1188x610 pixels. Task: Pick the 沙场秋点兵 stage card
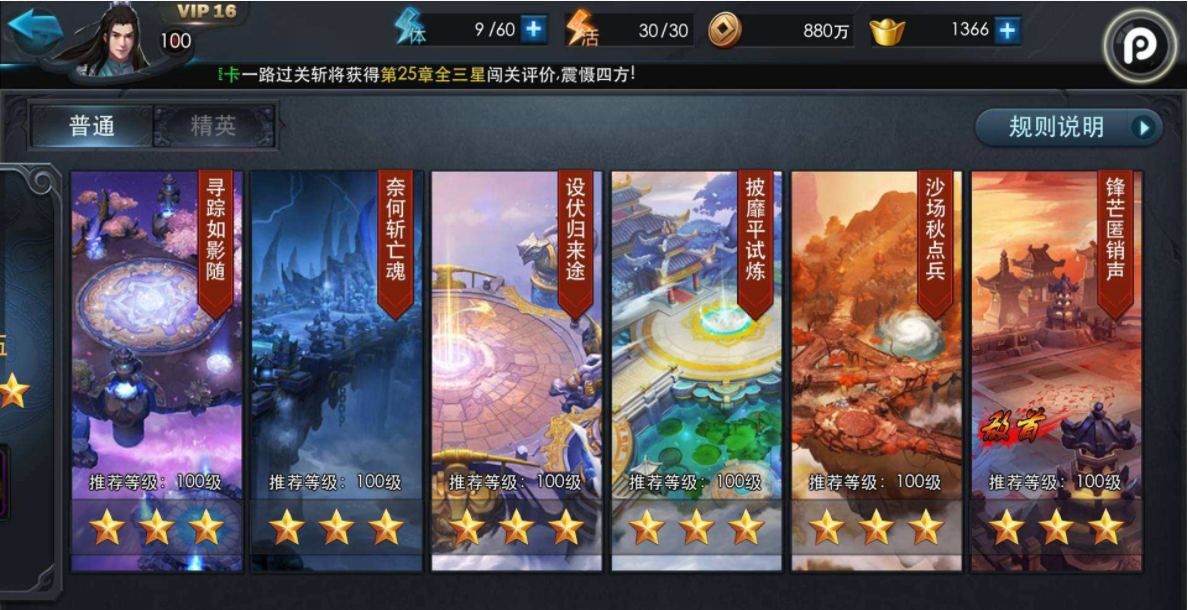coord(877,370)
